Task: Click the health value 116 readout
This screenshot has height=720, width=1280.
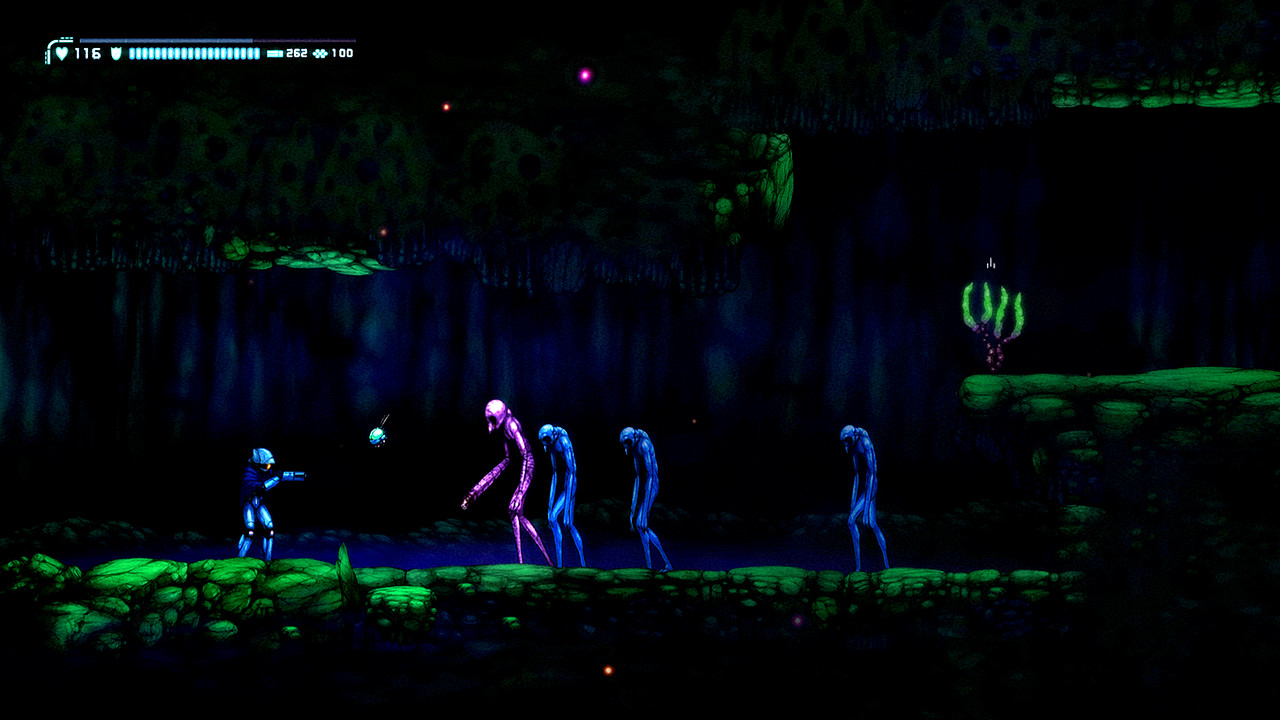Action: coord(88,53)
